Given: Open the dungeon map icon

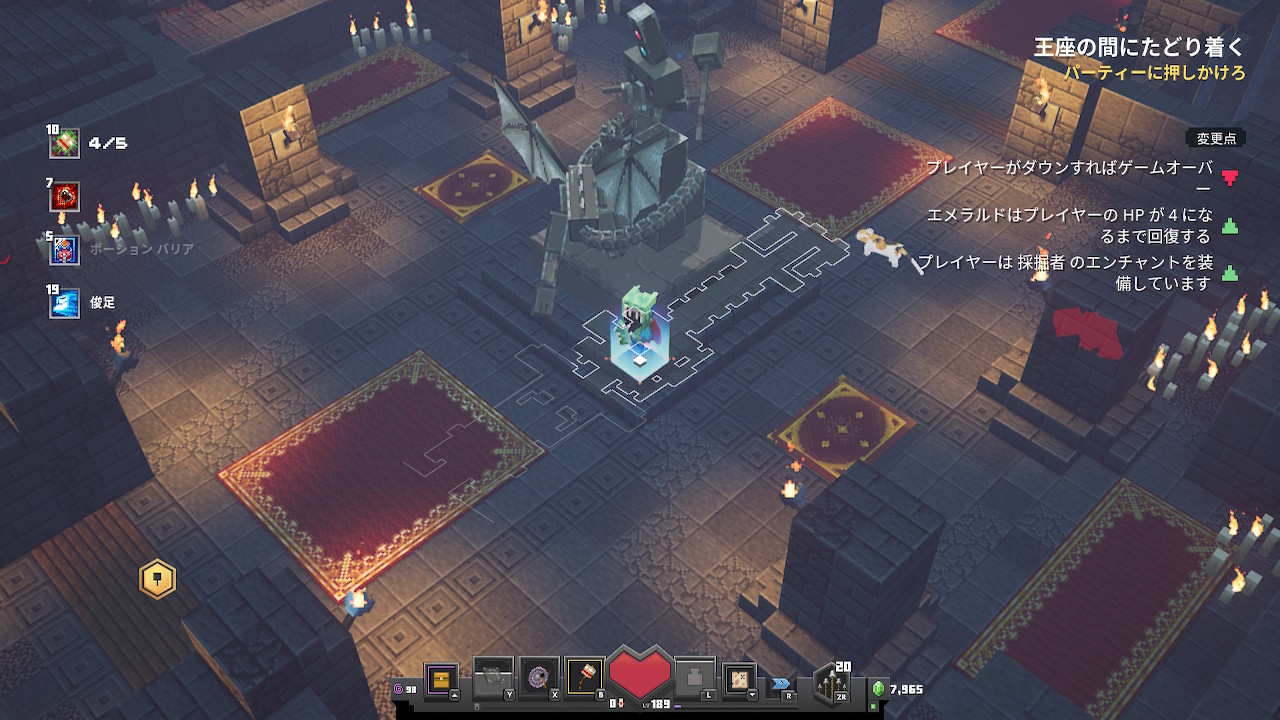Looking at the screenshot, I should tap(739, 677).
